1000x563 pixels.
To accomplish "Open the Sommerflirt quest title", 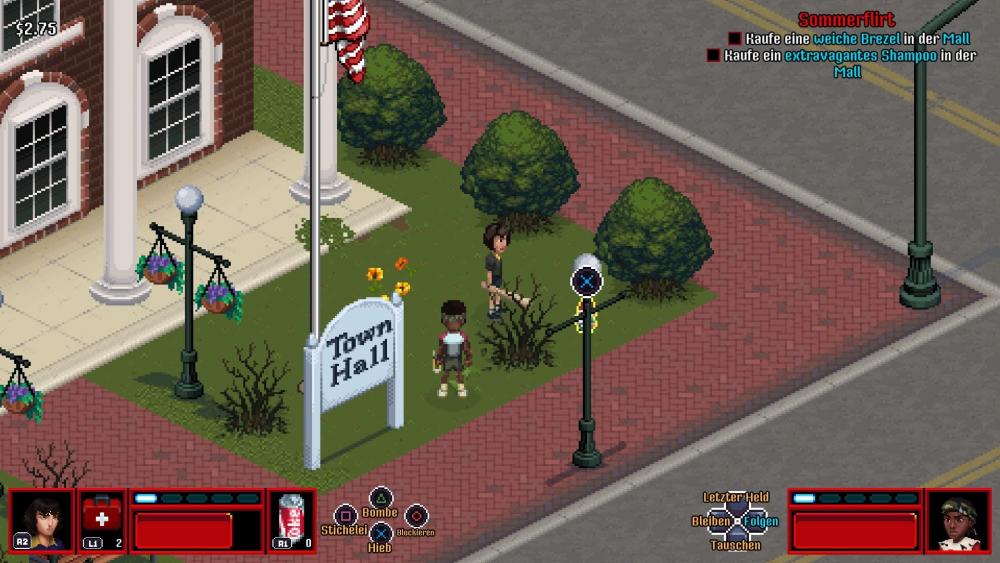I will 846,20.
